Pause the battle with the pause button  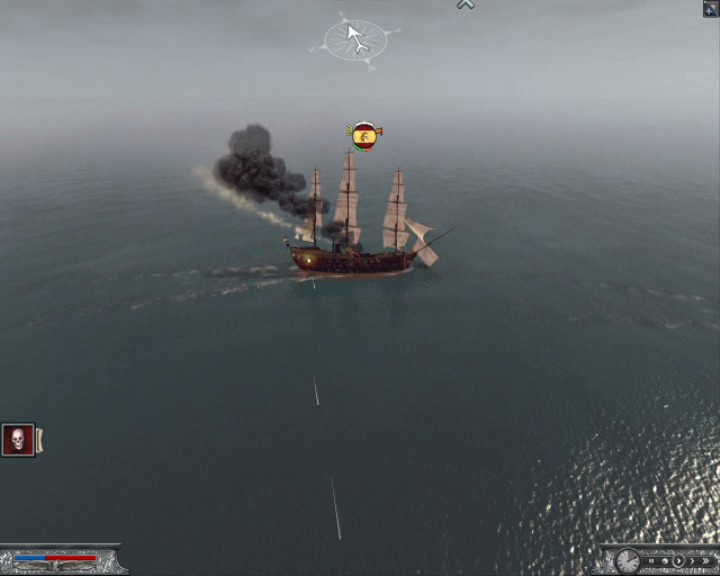(x=651, y=561)
